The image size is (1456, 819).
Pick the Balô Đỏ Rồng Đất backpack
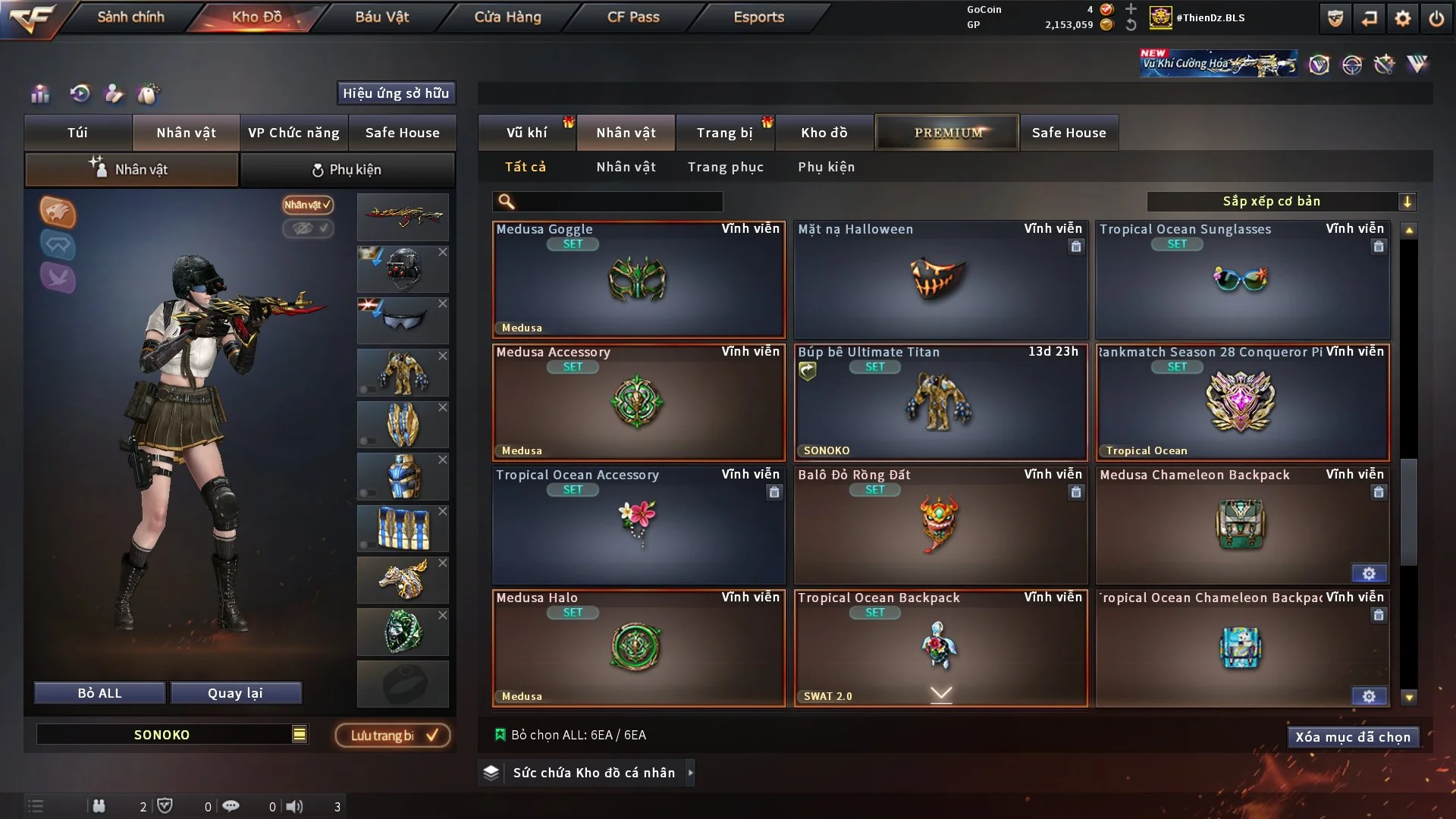pyautogui.click(x=940, y=526)
